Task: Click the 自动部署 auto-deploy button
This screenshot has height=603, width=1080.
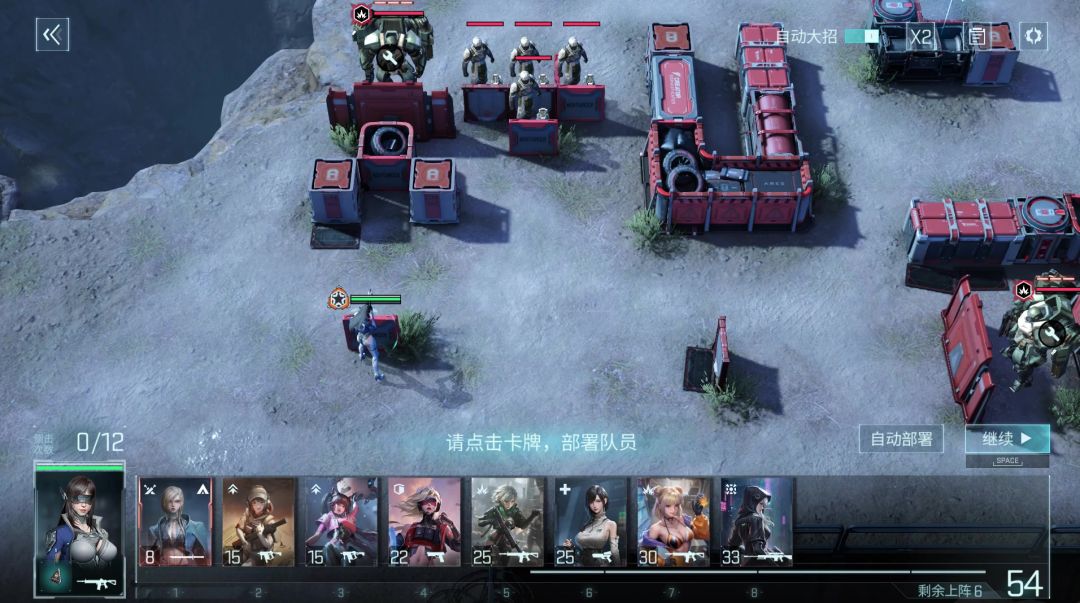Action: pyautogui.click(x=901, y=439)
